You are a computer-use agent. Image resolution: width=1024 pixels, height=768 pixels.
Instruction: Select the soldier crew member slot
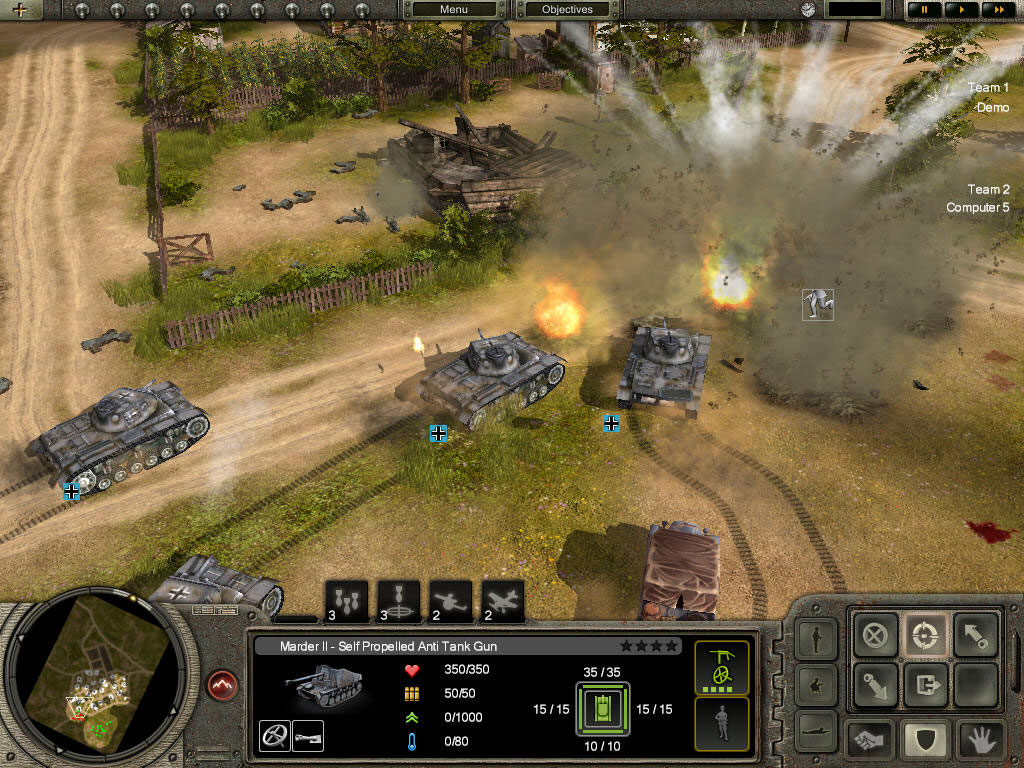(721, 724)
